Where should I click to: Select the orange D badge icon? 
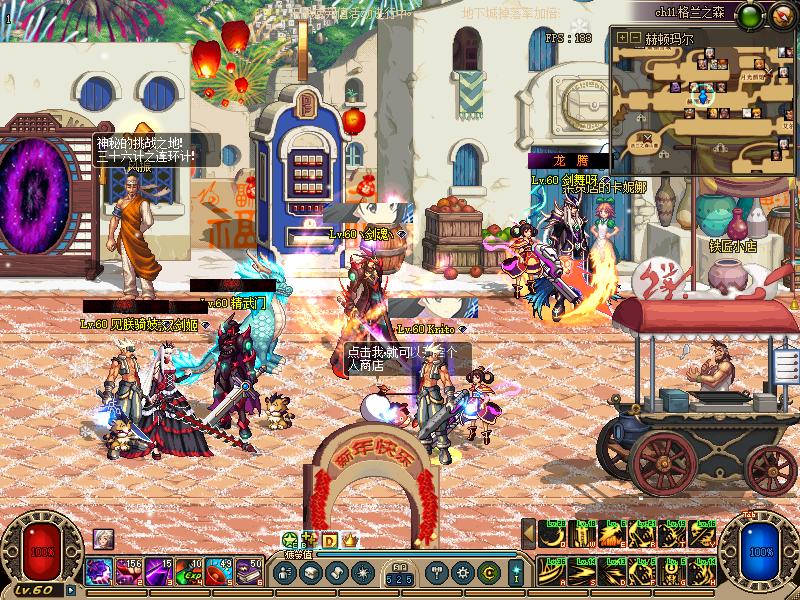(x=329, y=540)
